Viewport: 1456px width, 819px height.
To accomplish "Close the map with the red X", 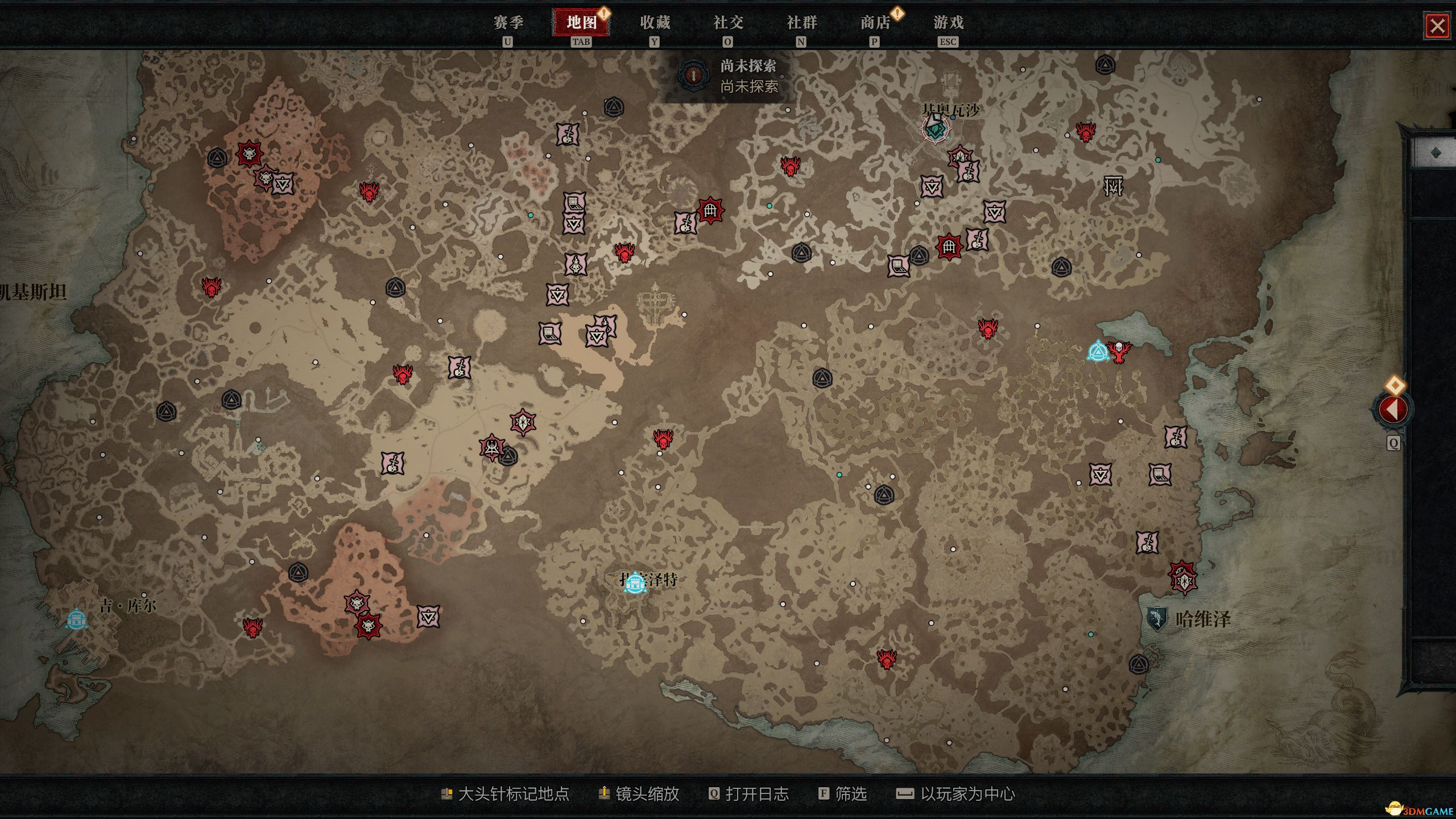I will point(1437,26).
